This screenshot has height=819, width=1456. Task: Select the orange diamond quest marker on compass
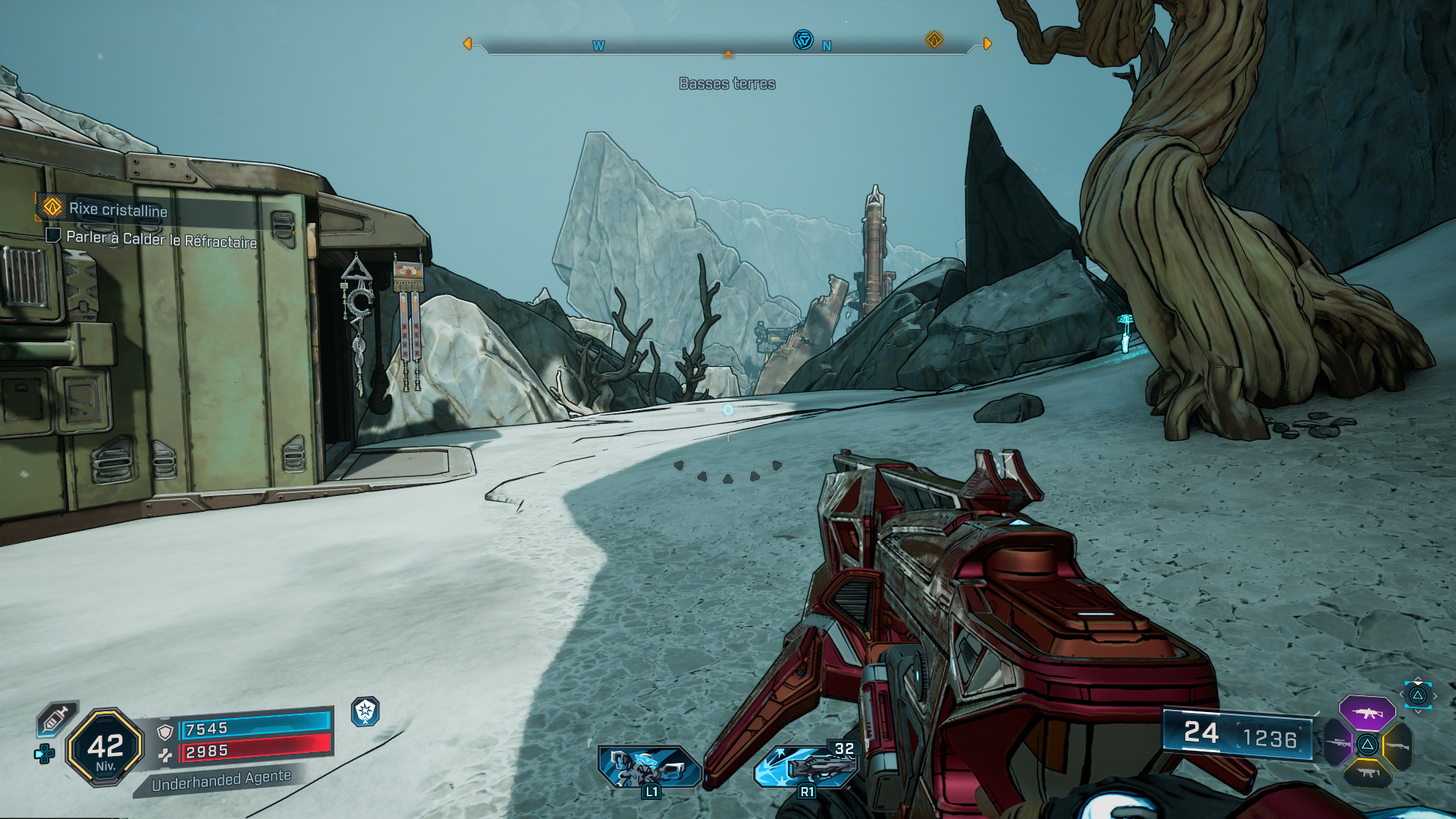[x=934, y=39]
